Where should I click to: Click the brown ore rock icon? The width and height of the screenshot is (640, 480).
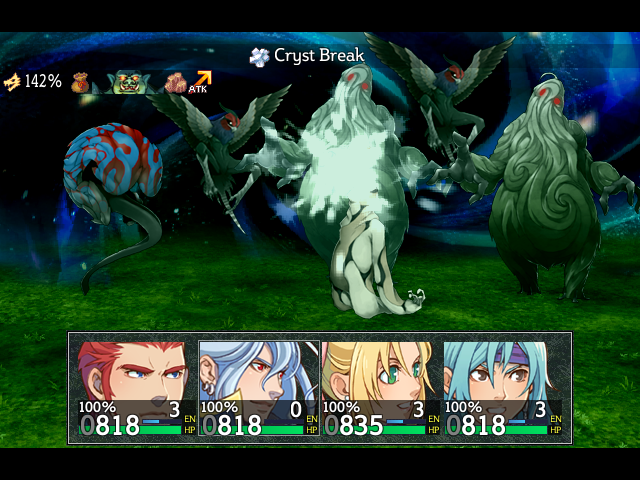(175, 83)
